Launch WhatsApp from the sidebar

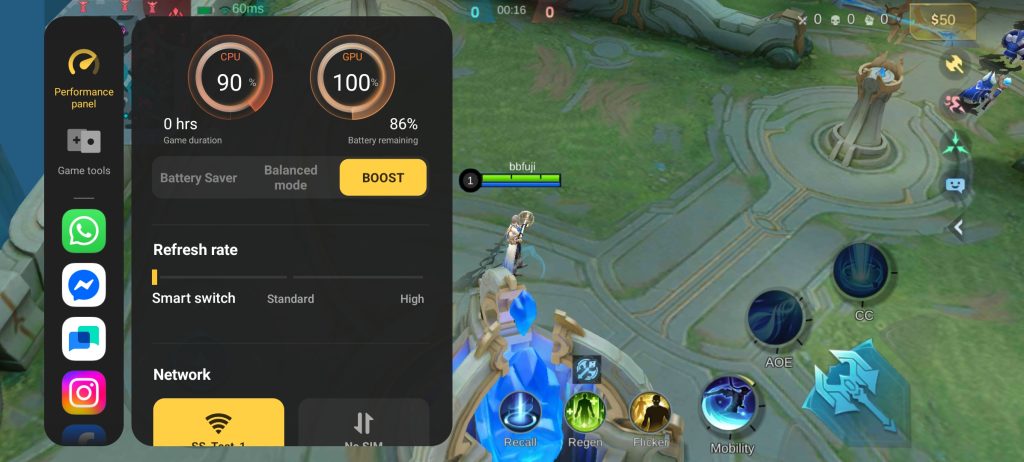pyautogui.click(x=84, y=231)
